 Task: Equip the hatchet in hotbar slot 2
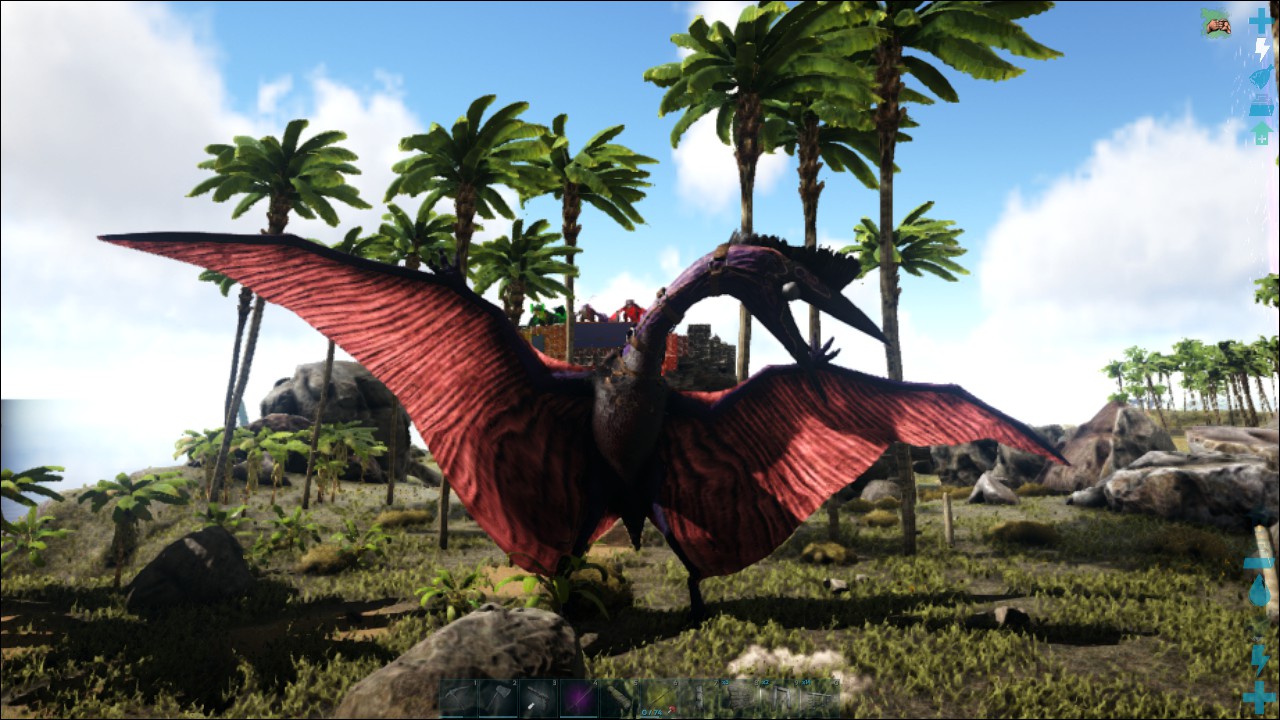498,699
